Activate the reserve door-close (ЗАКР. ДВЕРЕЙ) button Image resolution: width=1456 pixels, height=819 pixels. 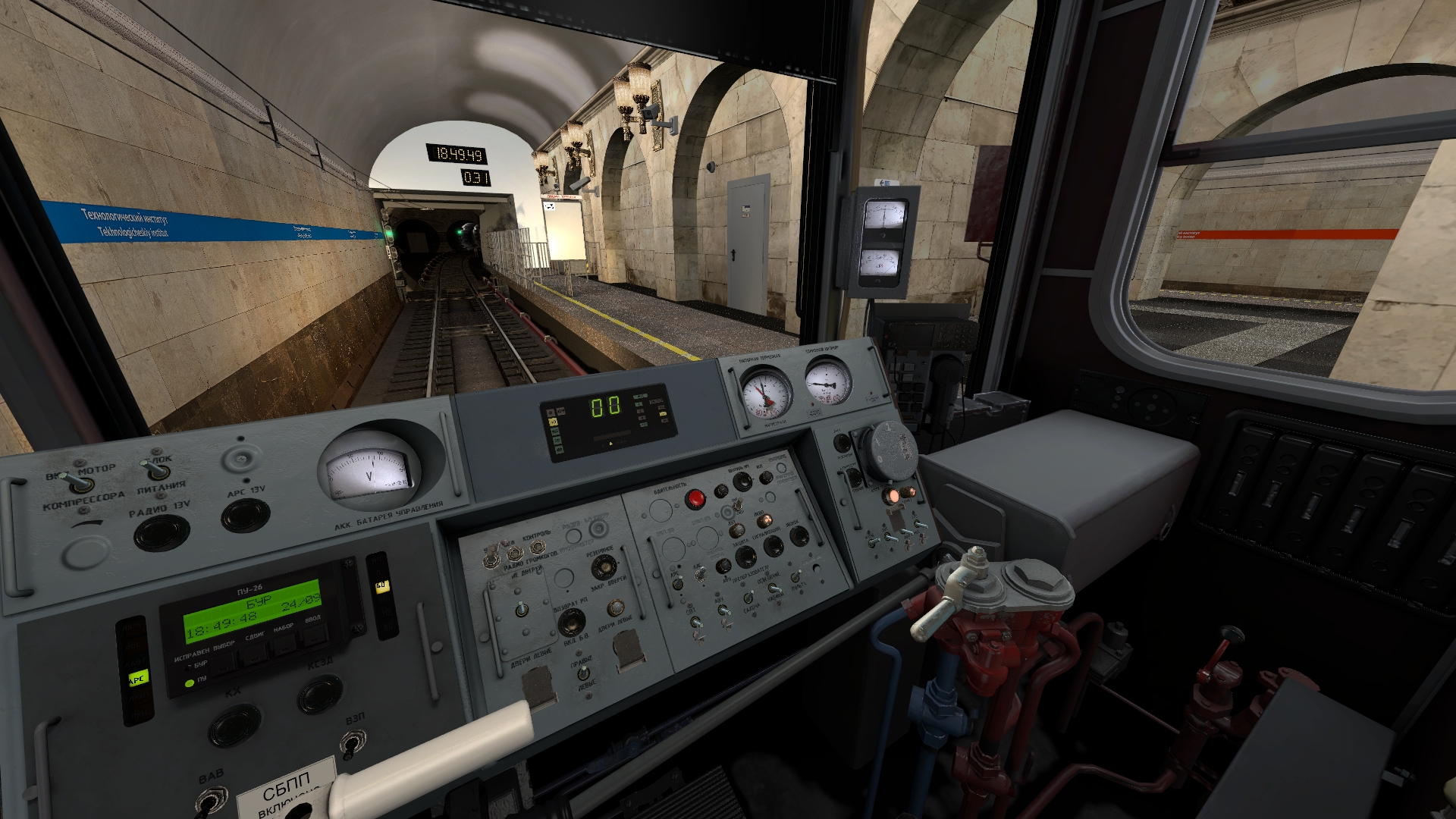pyautogui.click(x=604, y=566)
